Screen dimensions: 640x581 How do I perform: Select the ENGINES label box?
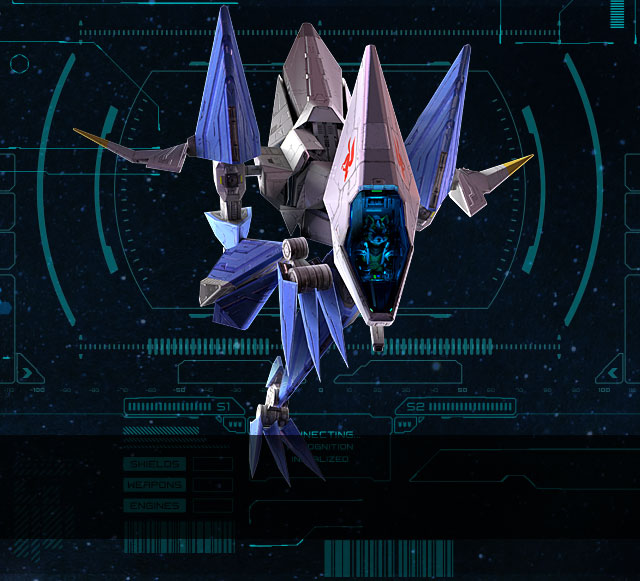click(x=154, y=506)
